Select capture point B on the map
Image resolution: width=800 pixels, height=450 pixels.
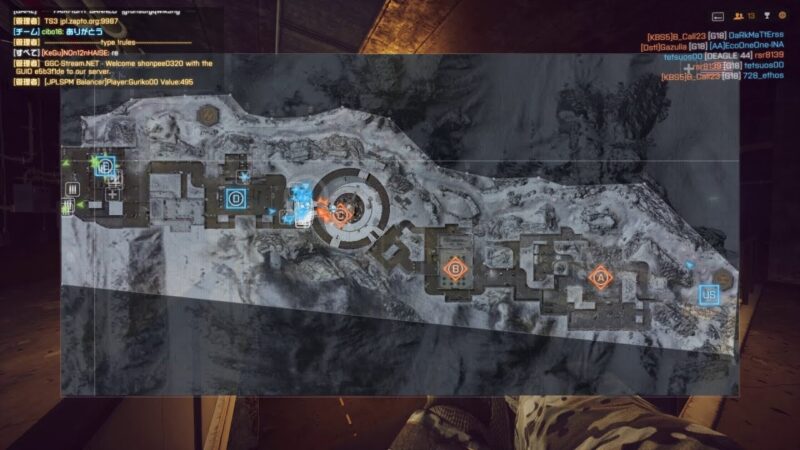[x=455, y=268]
